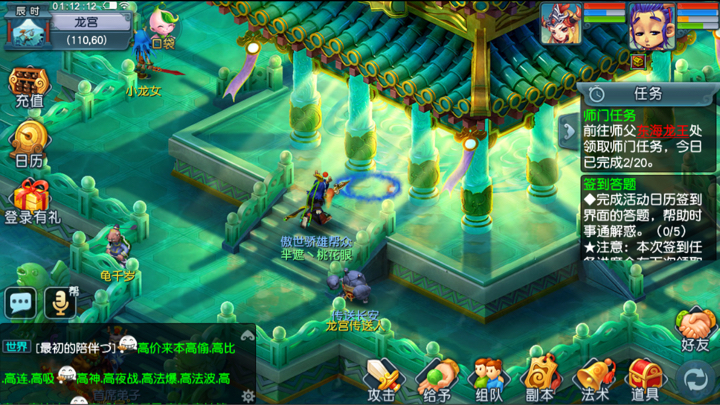The height and width of the screenshot is (405, 720).
Task: Open the 组队 team menu
Action: click(x=488, y=378)
